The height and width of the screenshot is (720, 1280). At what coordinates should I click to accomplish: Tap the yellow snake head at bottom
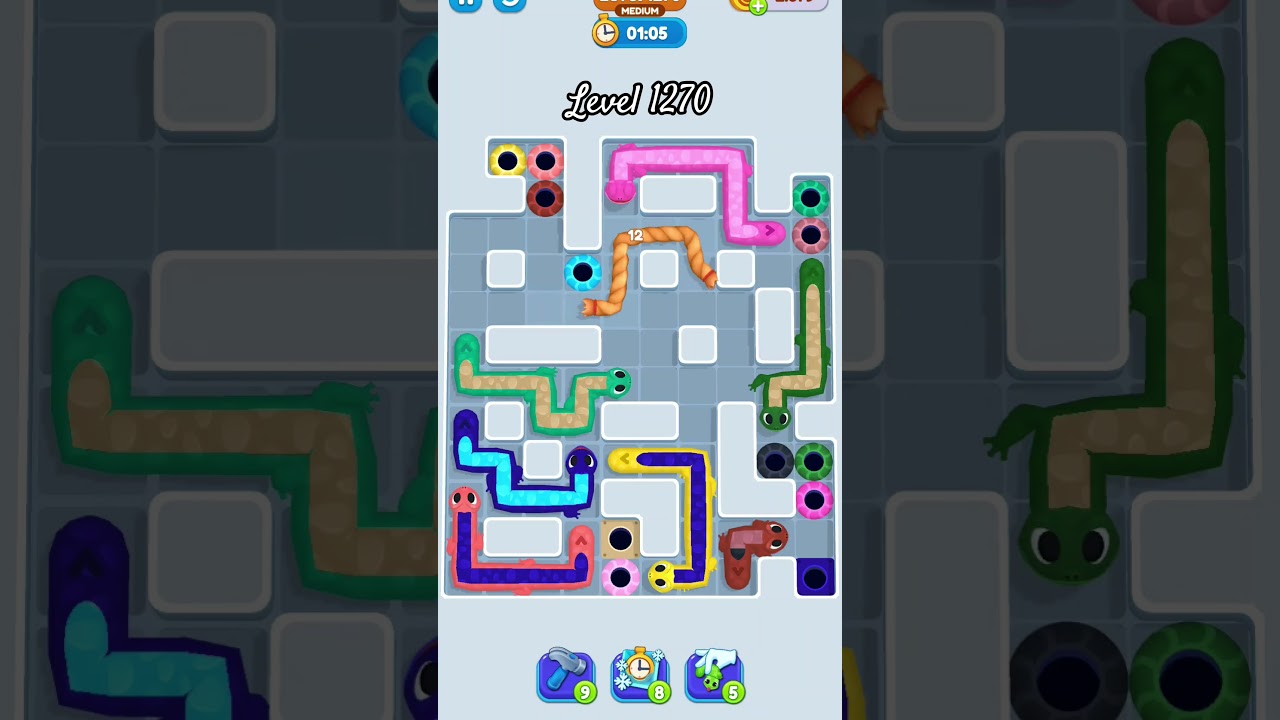[x=662, y=575]
